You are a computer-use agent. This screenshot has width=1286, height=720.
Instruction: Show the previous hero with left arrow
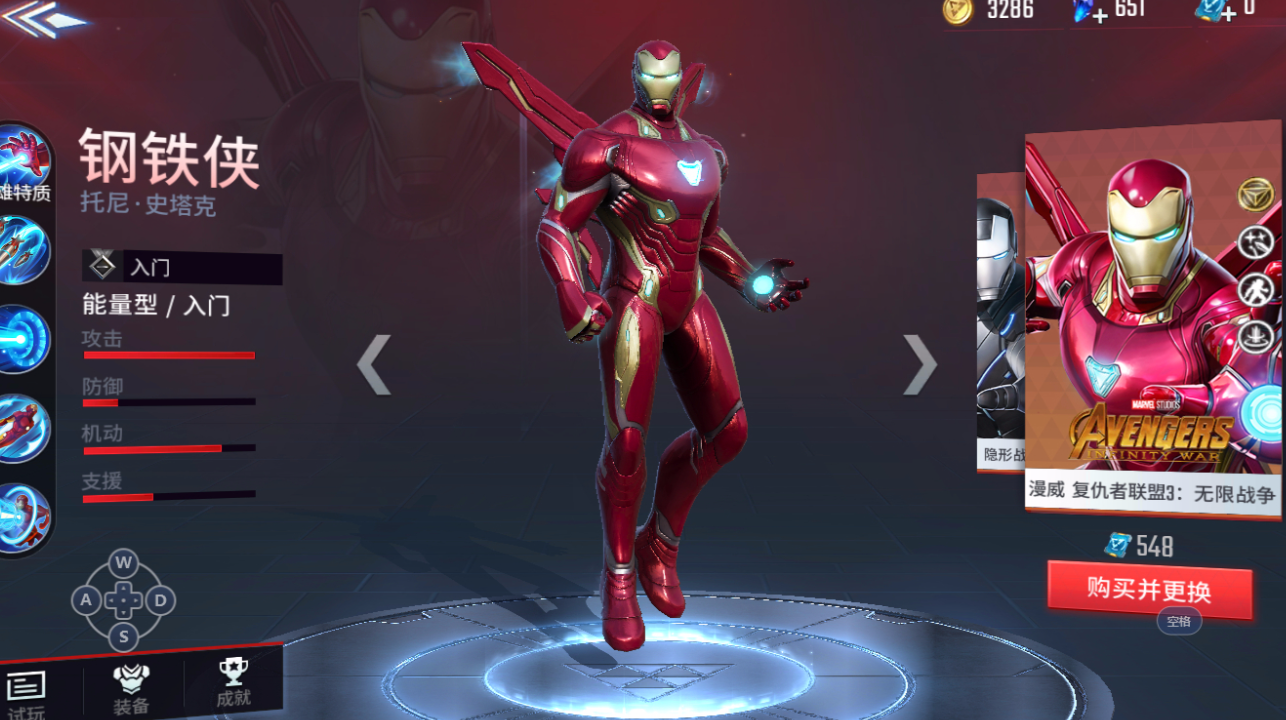tap(374, 364)
